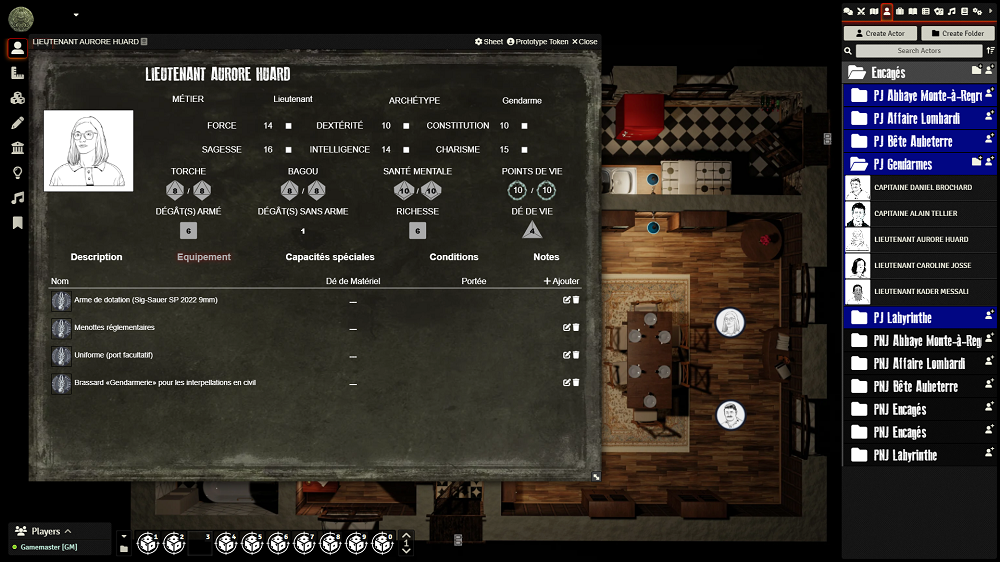Select Lieutenant Kader Messali in actor list

pos(922,291)
